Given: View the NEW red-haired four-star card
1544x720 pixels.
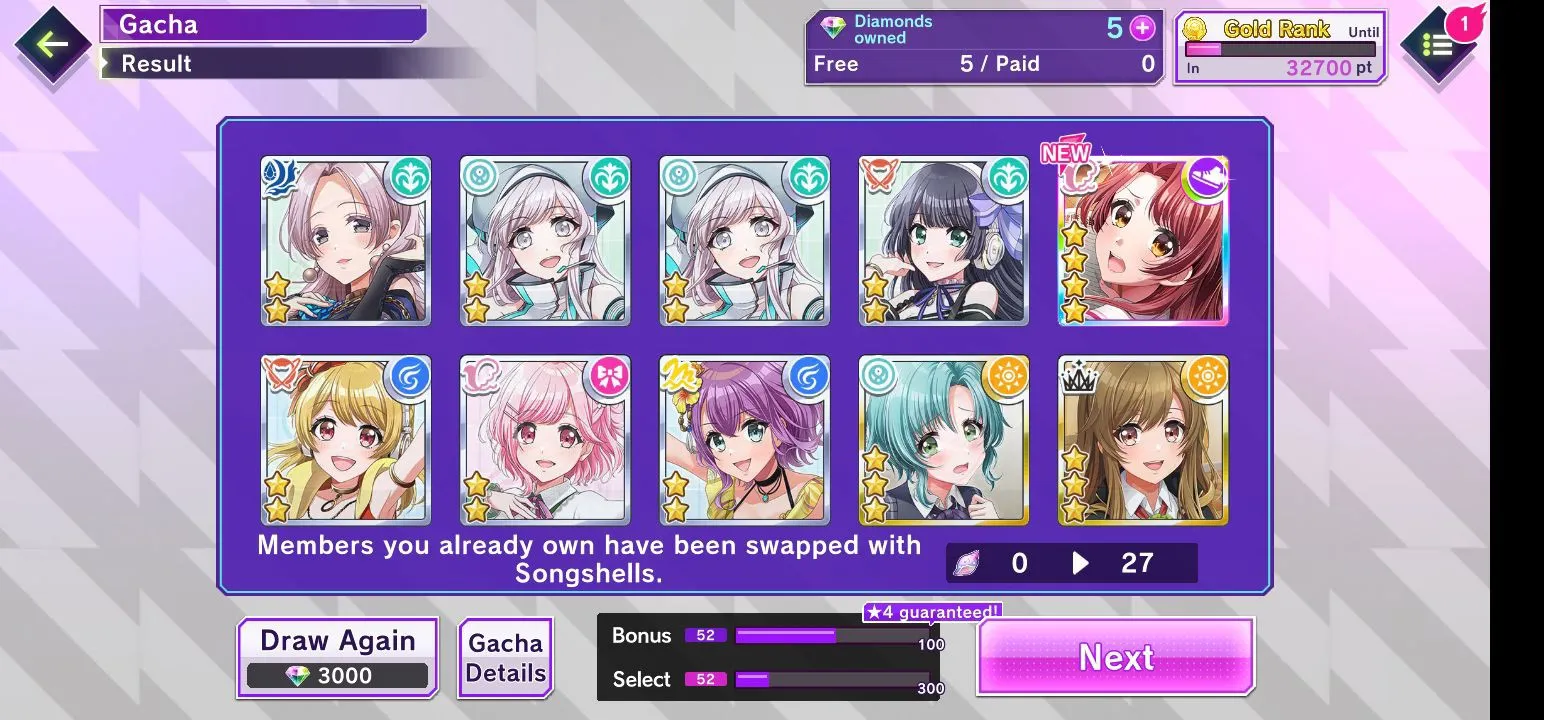Looking at the screenshot, I should click(1143, 241).
